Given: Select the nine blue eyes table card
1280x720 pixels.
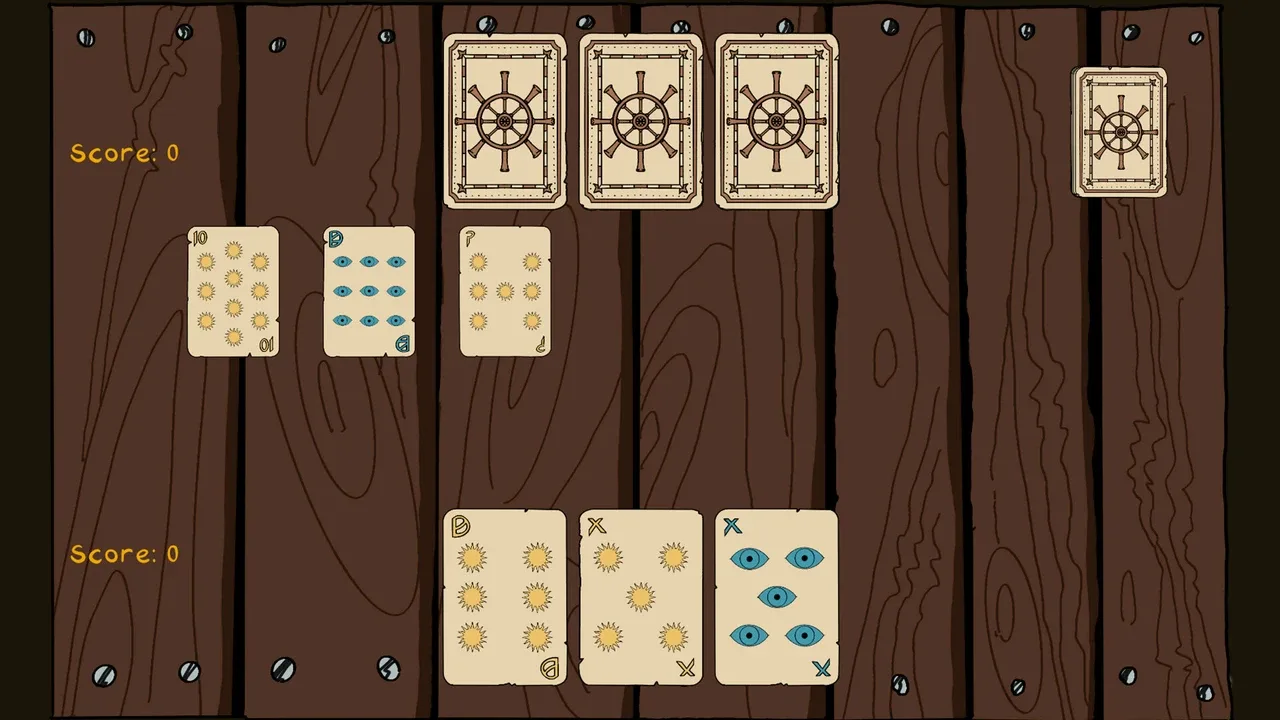Looking at the screenshot, I should pyautogui.click(x=369, y=291).
